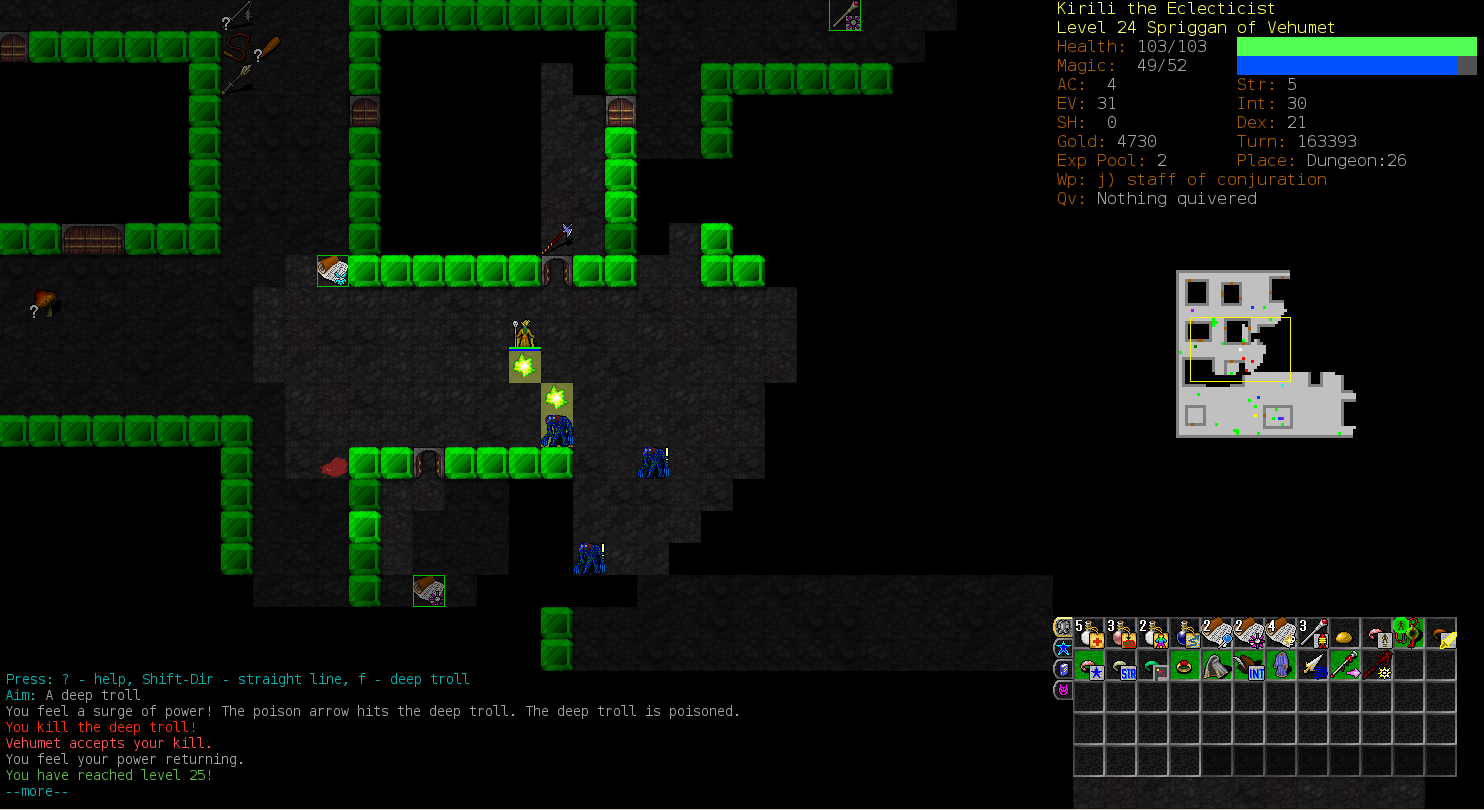Select the stack of three wands

coord(1313,633)
